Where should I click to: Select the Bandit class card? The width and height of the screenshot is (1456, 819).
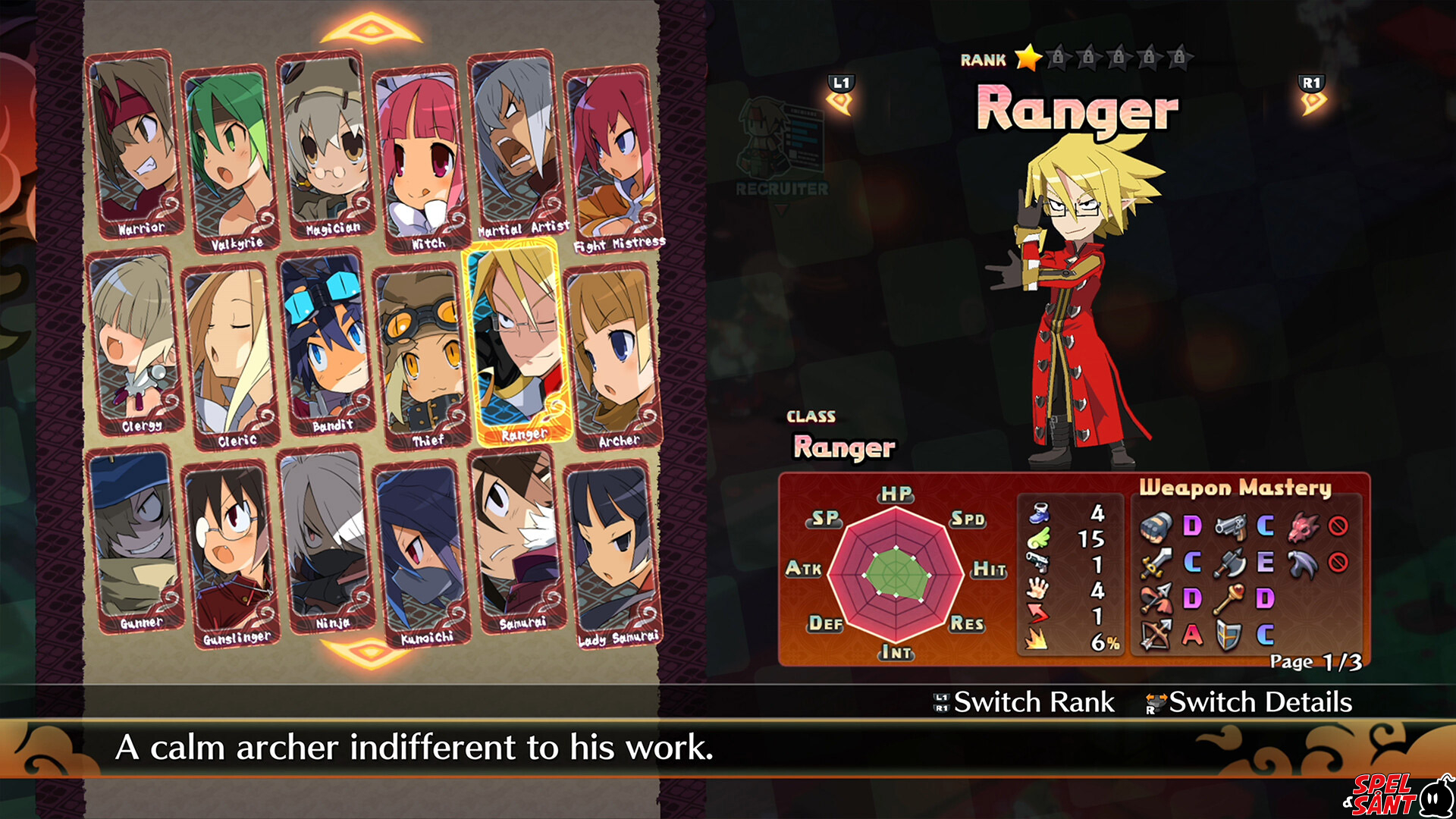325,343
